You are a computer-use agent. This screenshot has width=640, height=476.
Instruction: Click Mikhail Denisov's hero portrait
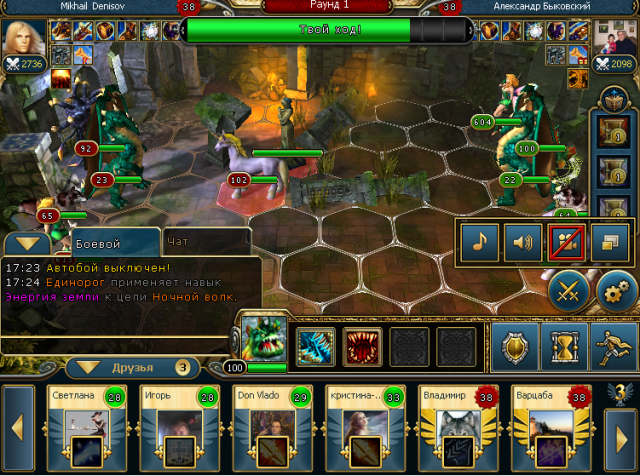[20, 40]
